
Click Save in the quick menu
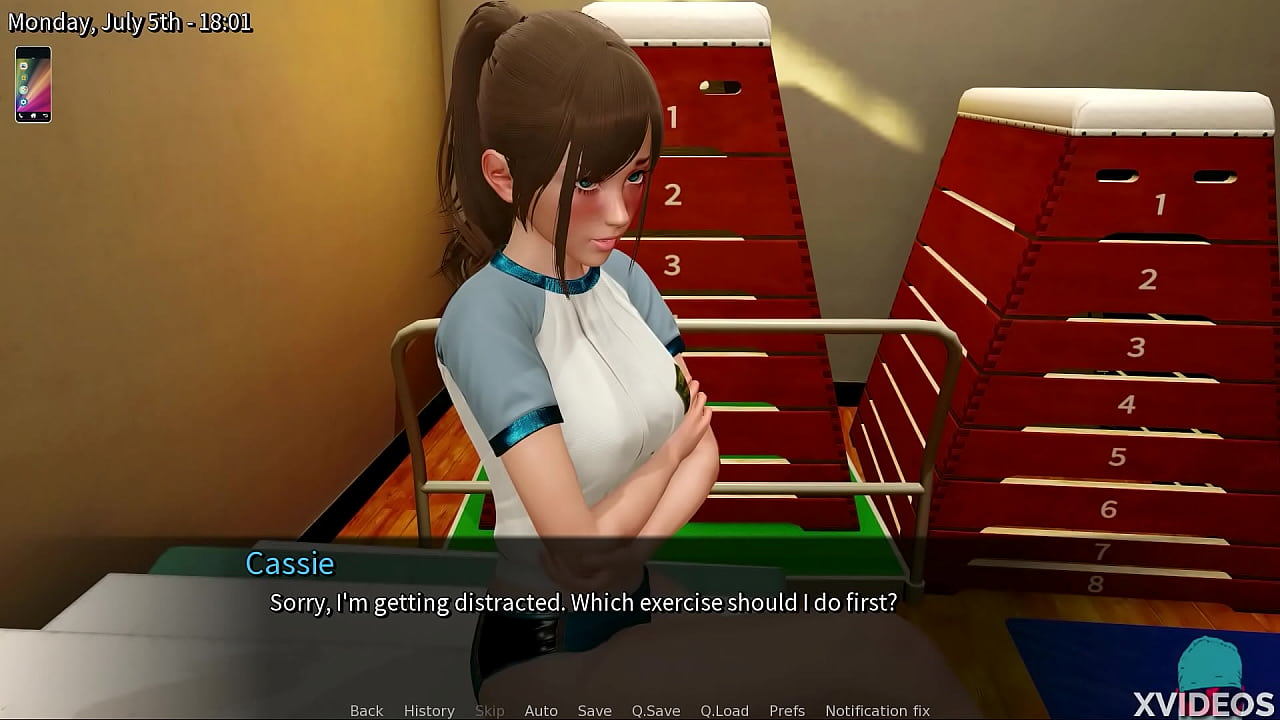click(x=594, y=710)
